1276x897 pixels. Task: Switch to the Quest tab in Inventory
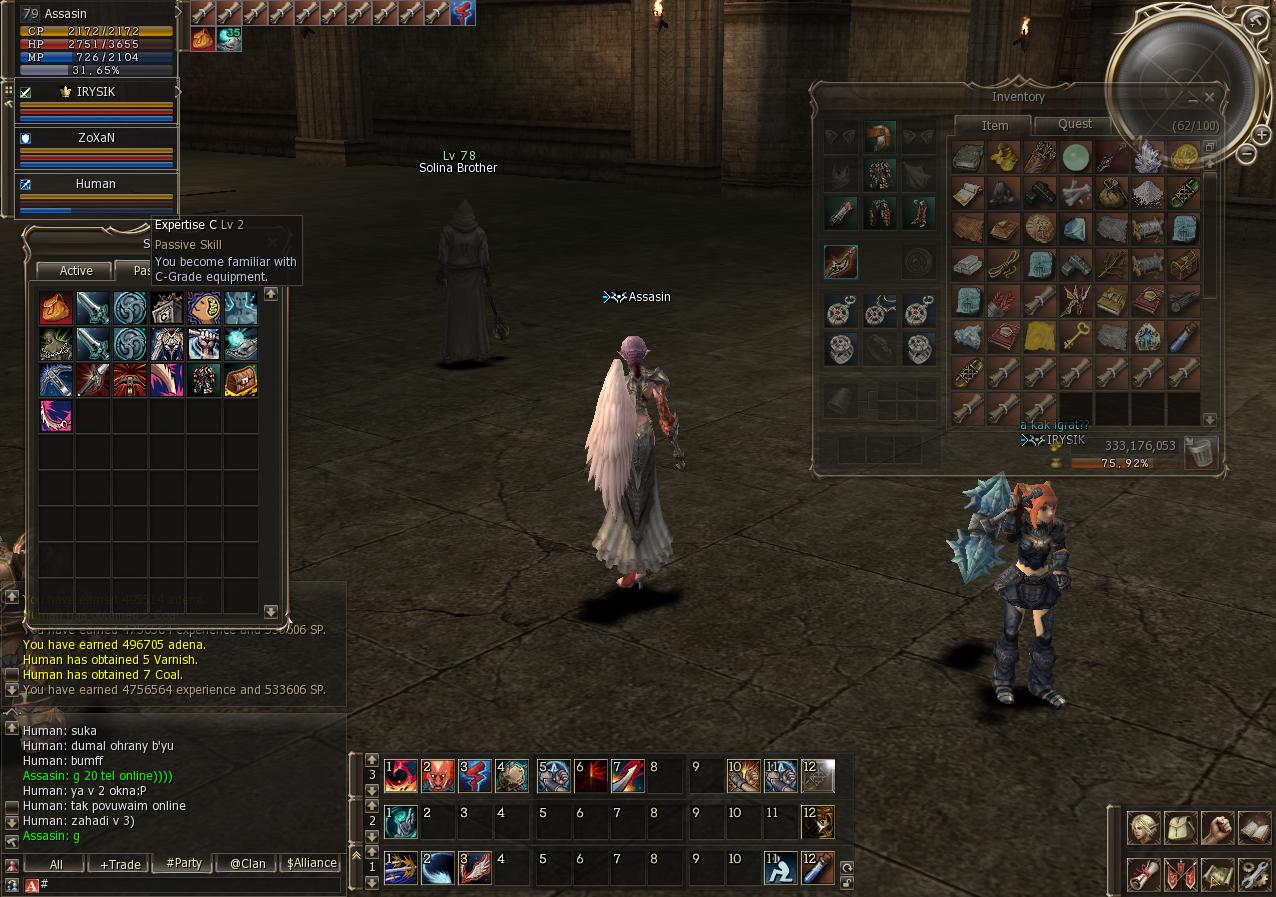pos(1074,124)
